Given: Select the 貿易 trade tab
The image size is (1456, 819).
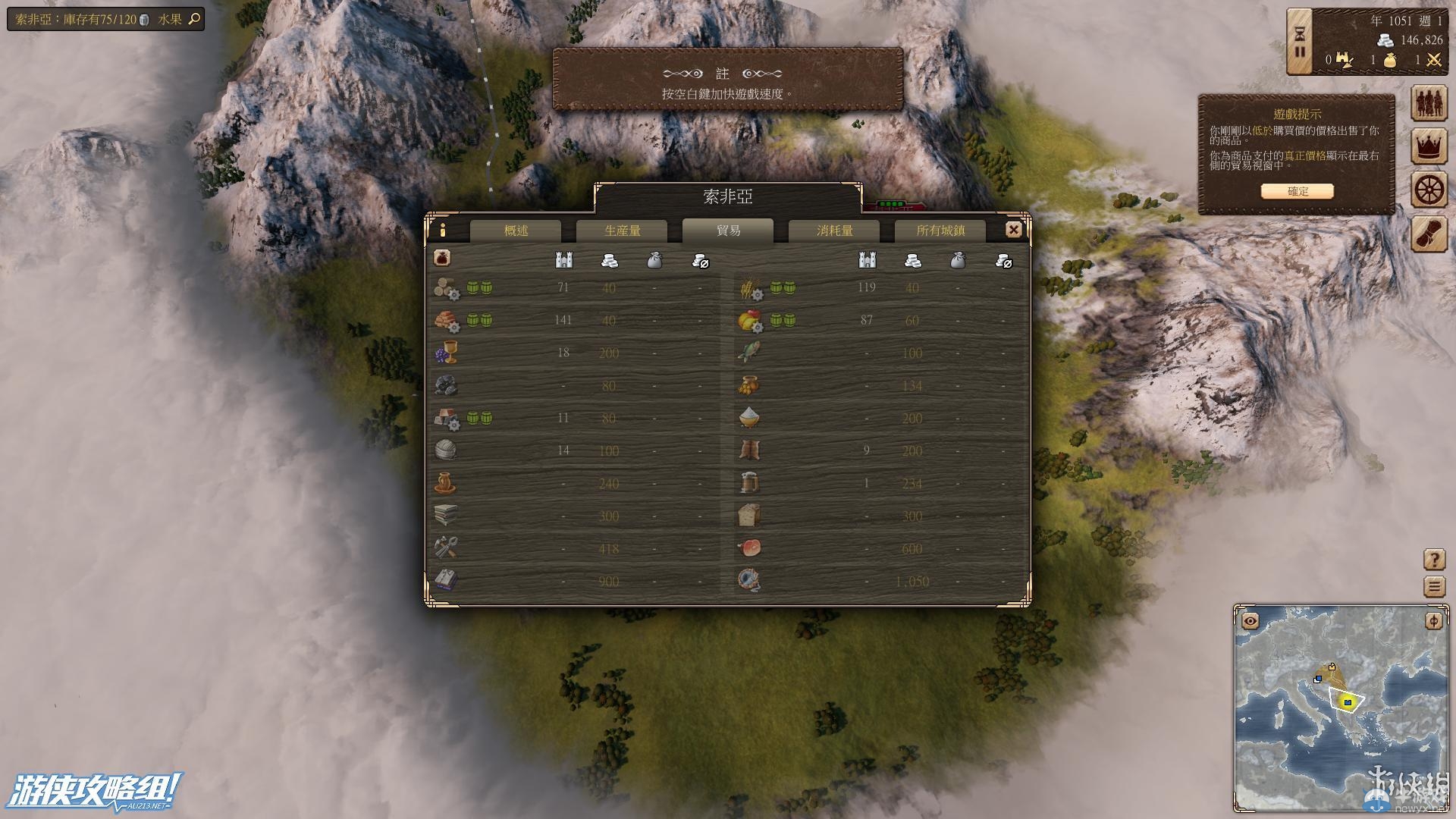Looking at the screenshot, I should pyautogui.click(x=728, y=231).
